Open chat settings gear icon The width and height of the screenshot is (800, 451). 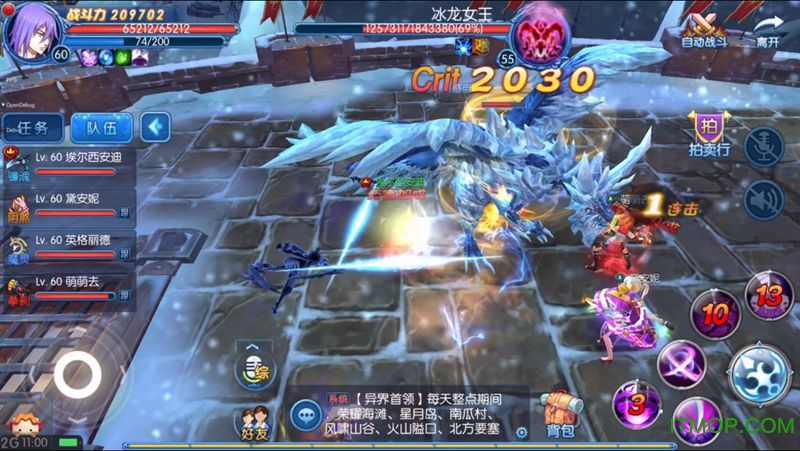point(521,433)
